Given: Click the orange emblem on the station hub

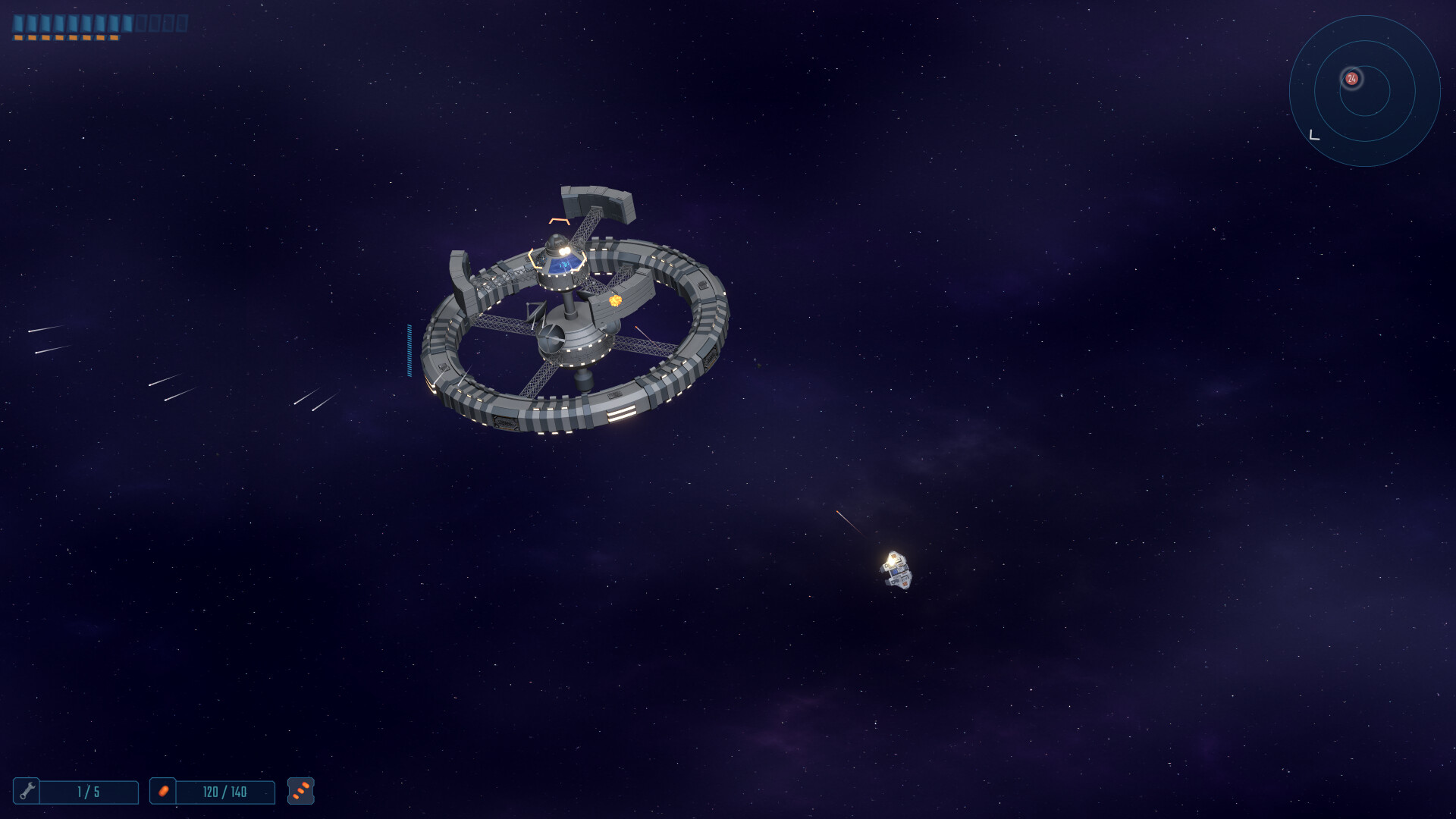Looking at the screenshot, I should [616, 302].
